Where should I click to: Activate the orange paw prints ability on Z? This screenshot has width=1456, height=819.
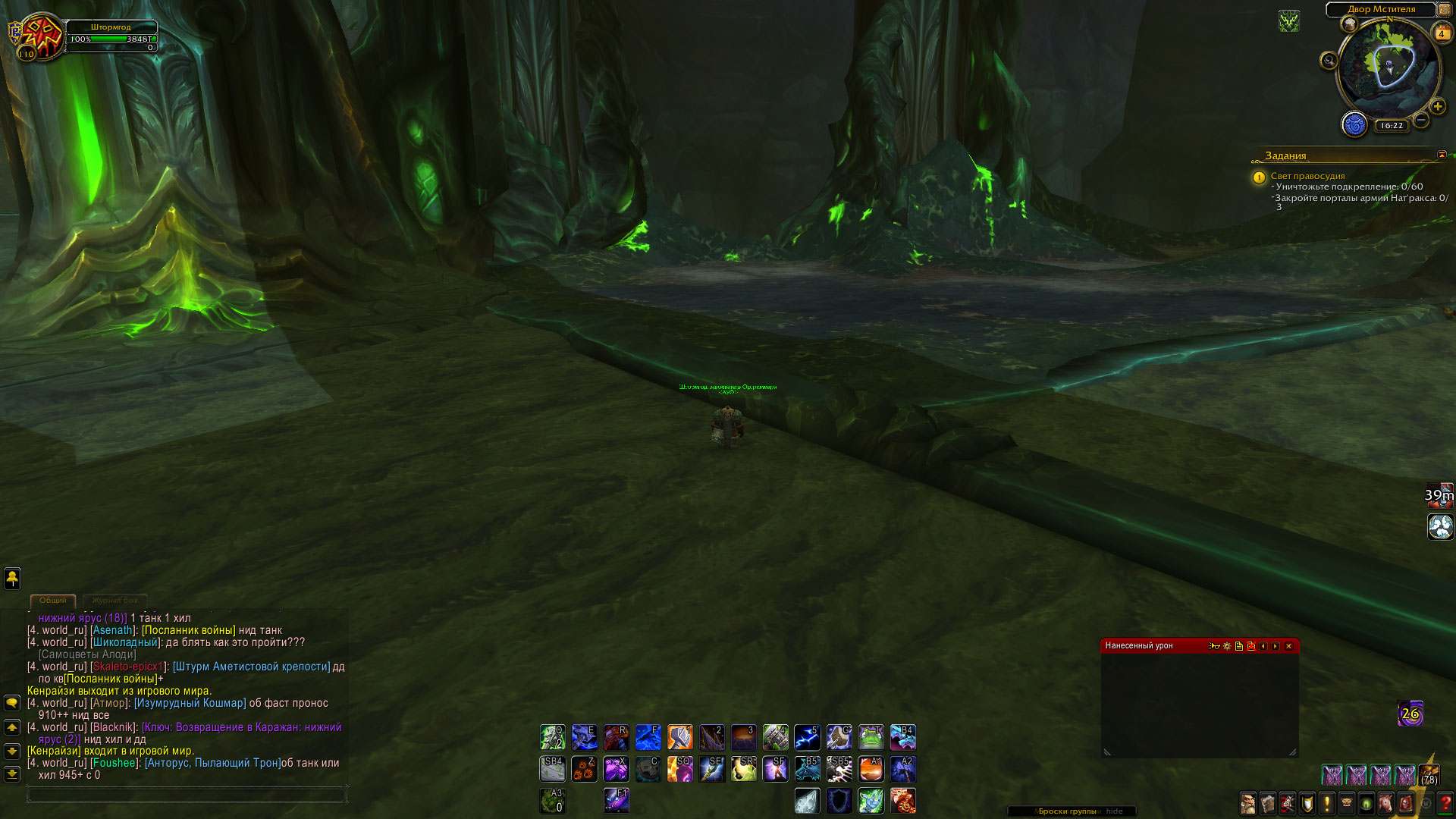584,769
